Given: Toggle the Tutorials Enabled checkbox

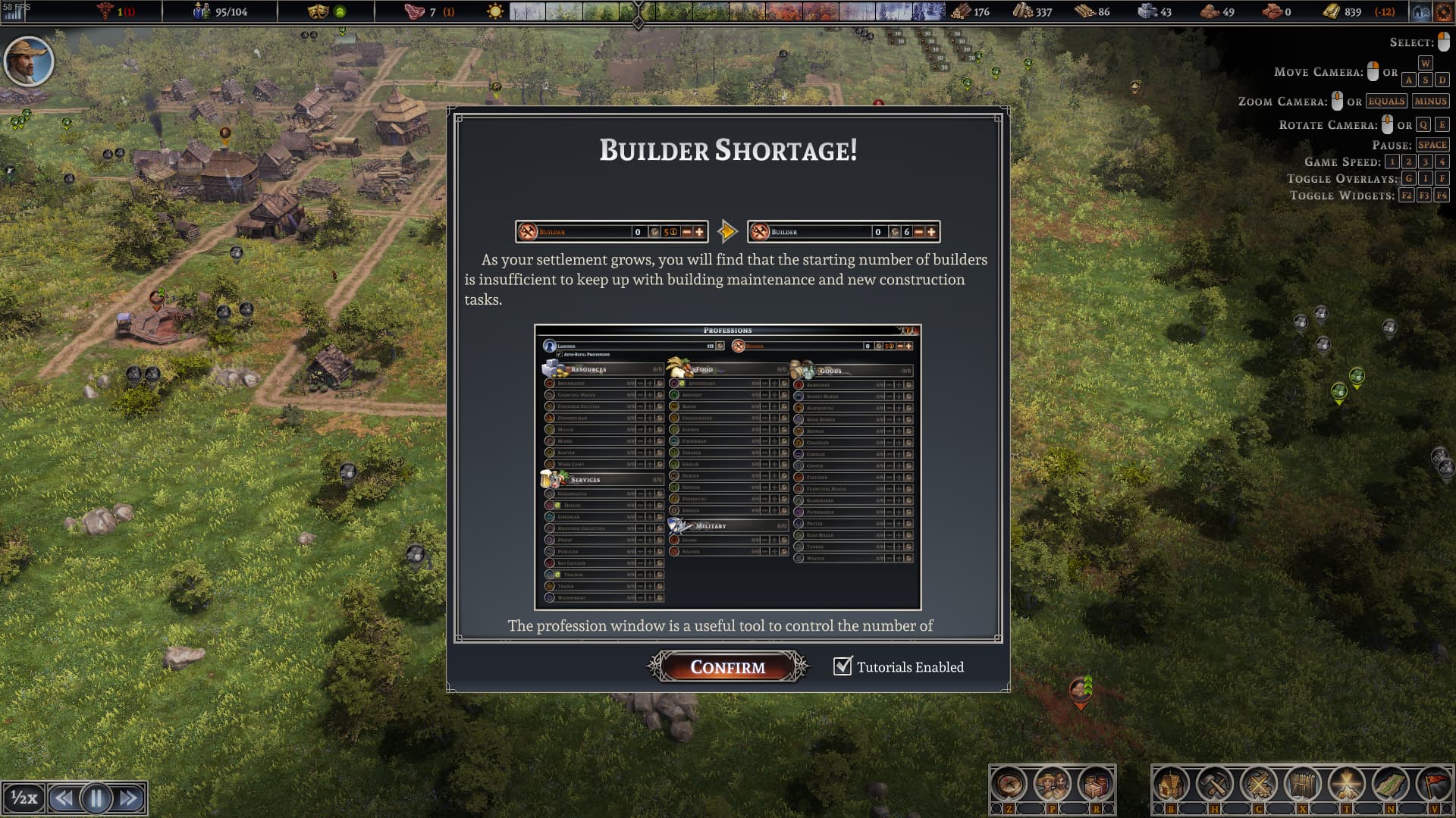Looking at the screenshot, I should point(843,666).
